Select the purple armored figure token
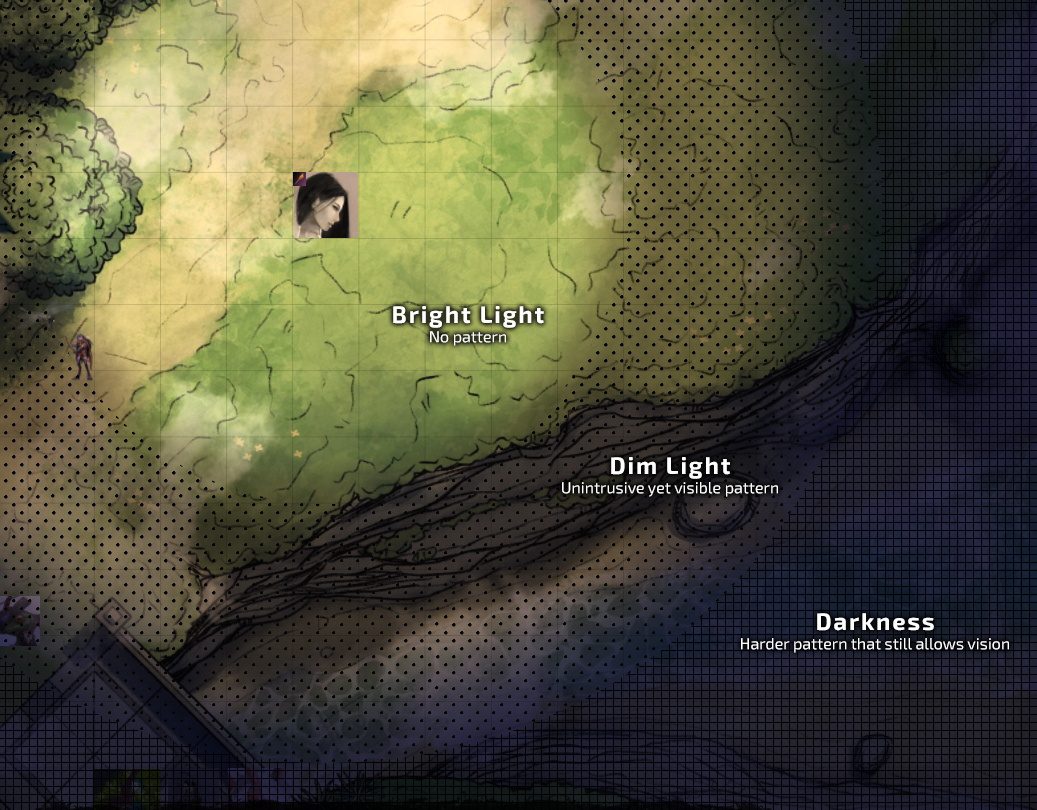 pyautogui.click(x=82, y=356)
